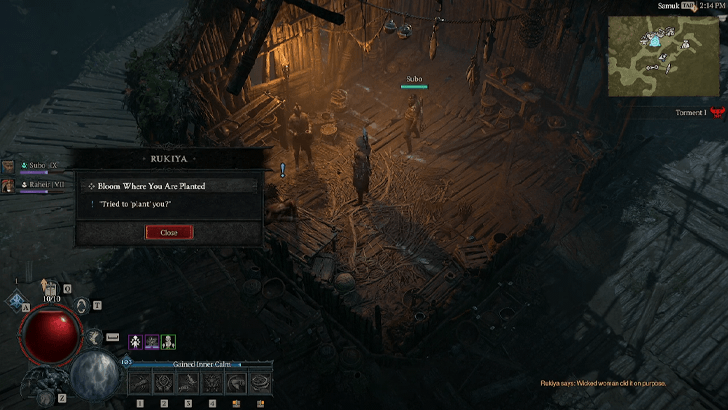Click the blue diamond icon above health globe
The image size is (728, 410).
17,300
